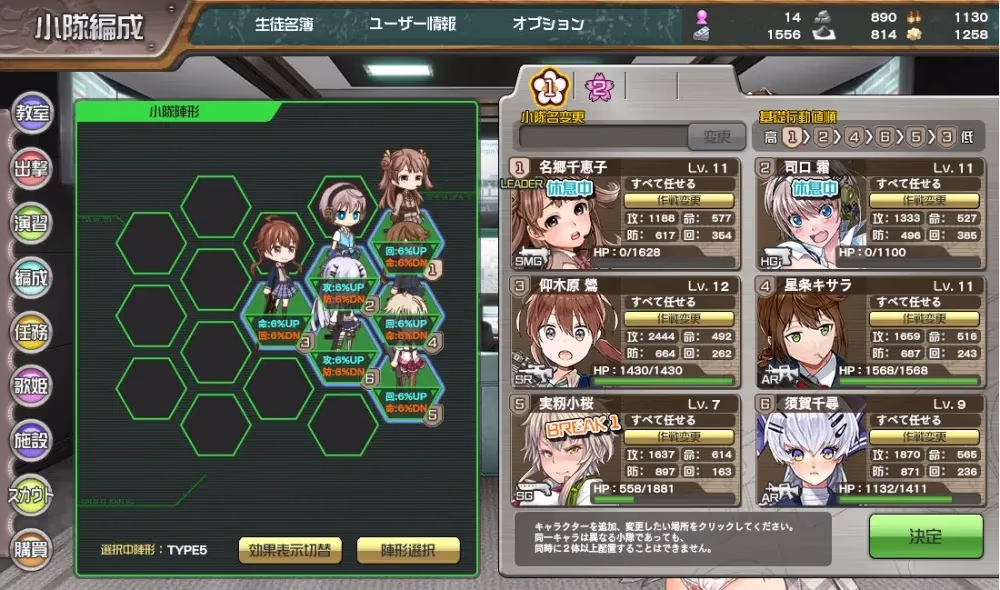
Task: Open the 生徒名簿 student roster
Action: [284, 24]
